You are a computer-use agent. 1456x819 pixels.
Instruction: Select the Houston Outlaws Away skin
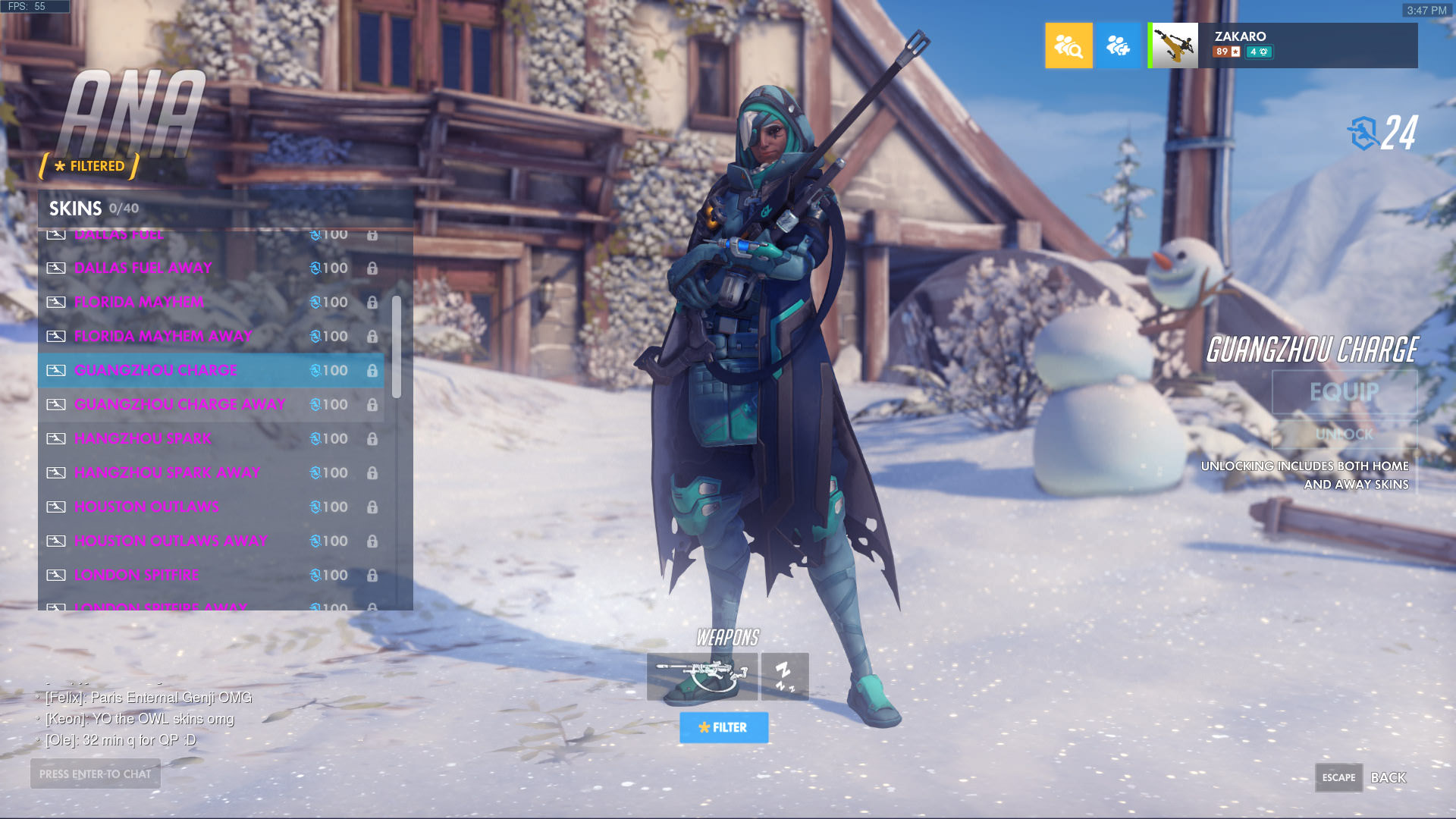pyautogui.click(x=211, y=541)
